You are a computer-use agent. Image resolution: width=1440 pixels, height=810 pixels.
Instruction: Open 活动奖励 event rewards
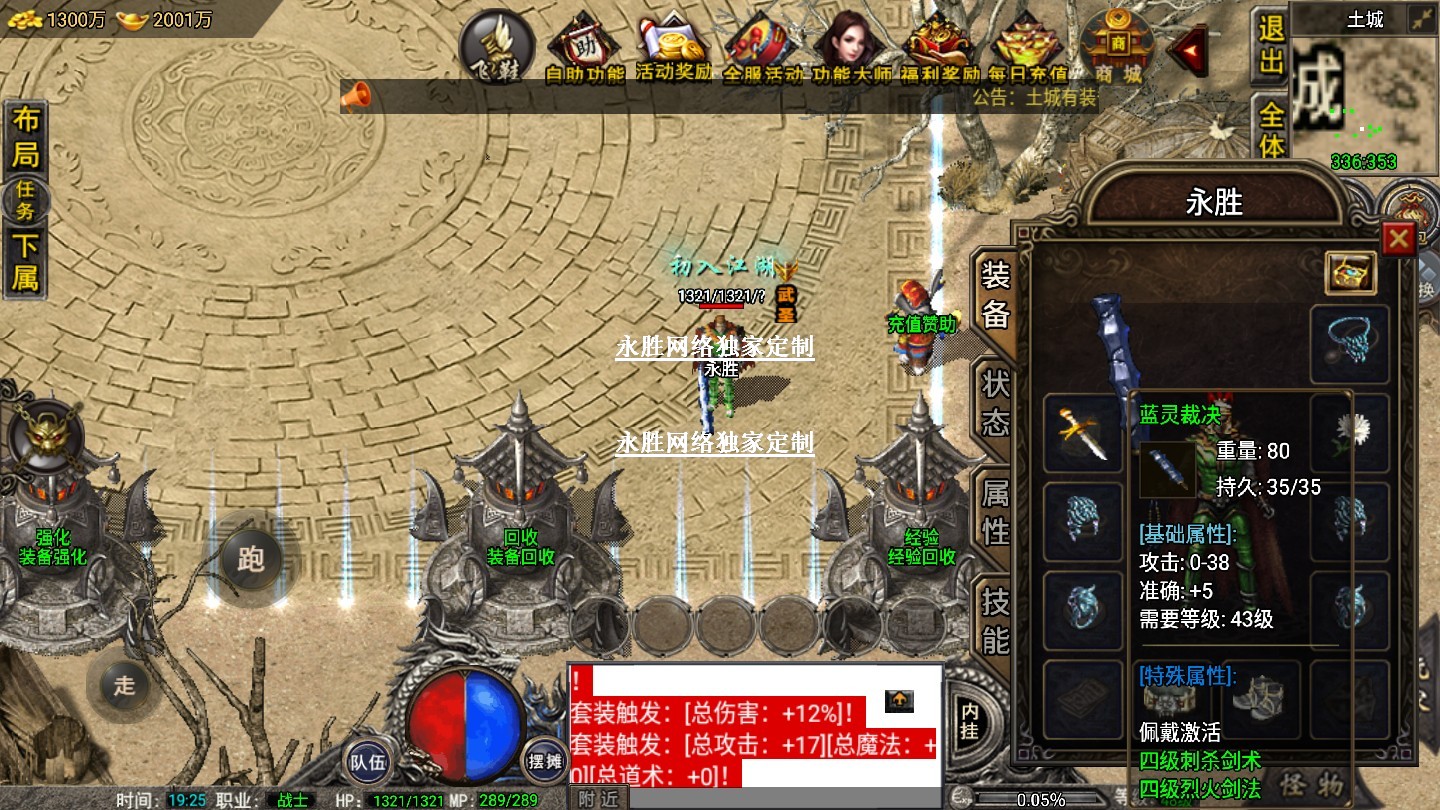(674, 47)
